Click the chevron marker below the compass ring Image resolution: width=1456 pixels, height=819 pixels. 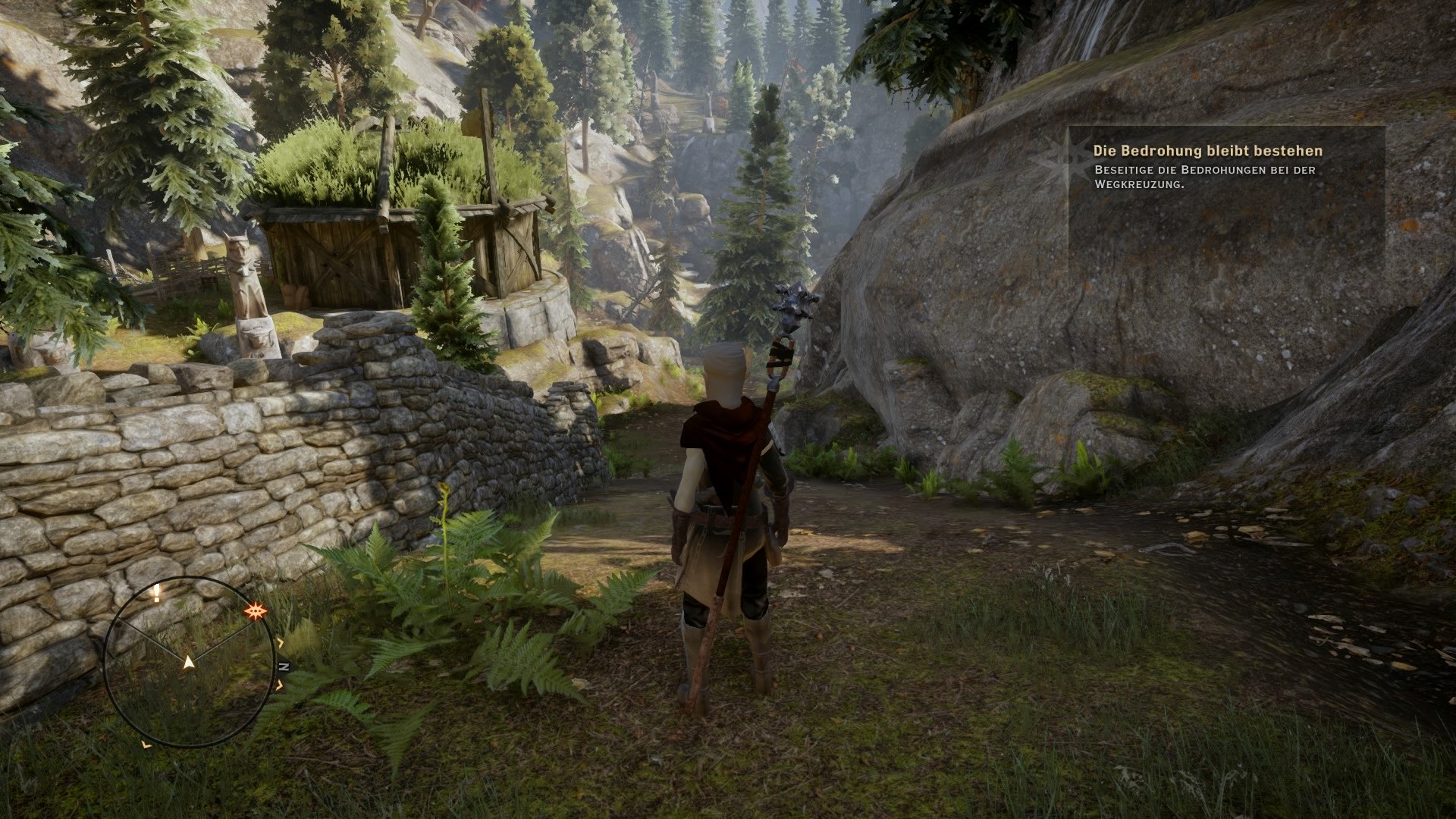[146, 745]
